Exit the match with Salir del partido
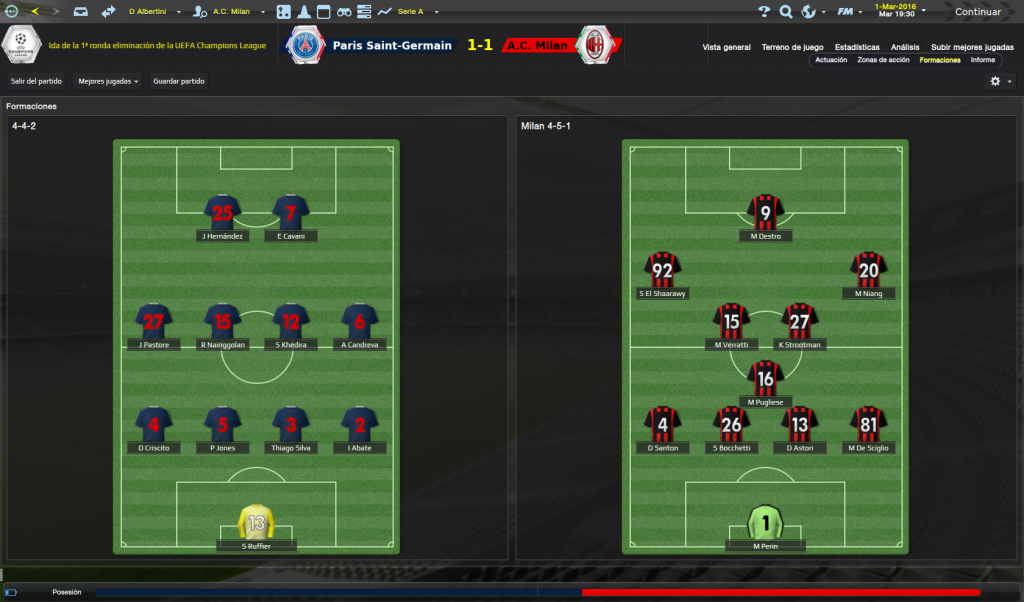This screenshot has width=1024, height=602. click(x=37, y=81)
